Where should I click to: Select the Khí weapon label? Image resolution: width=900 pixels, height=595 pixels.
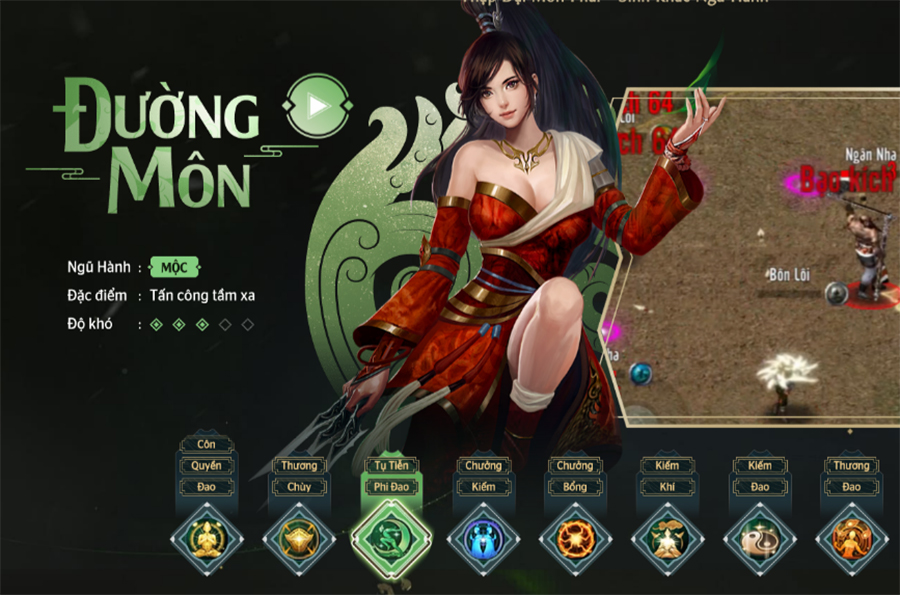tap(667, 487)
